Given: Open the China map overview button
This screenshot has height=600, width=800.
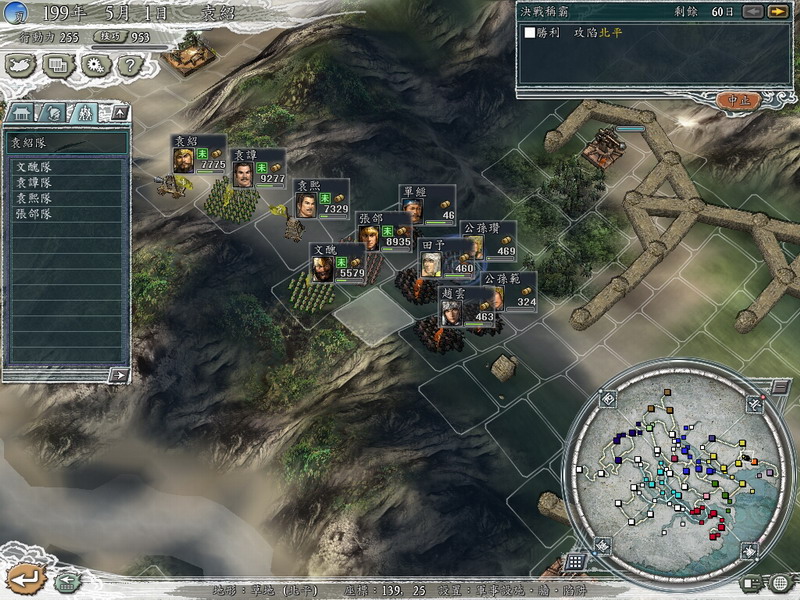Looking at the screenshot, I should (21, 65).
